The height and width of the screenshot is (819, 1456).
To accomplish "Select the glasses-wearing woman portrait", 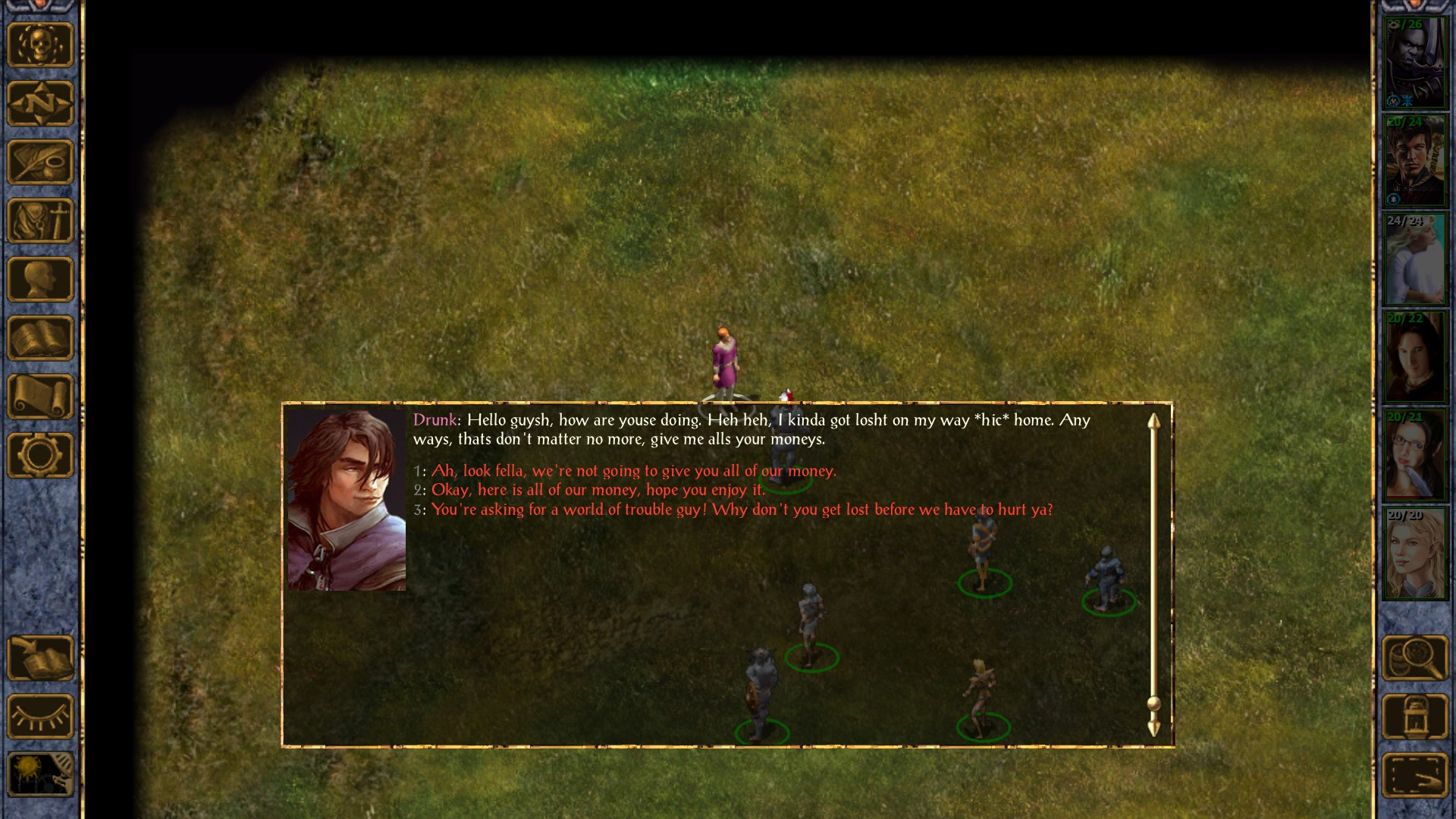I will [x=1415, y=456].
